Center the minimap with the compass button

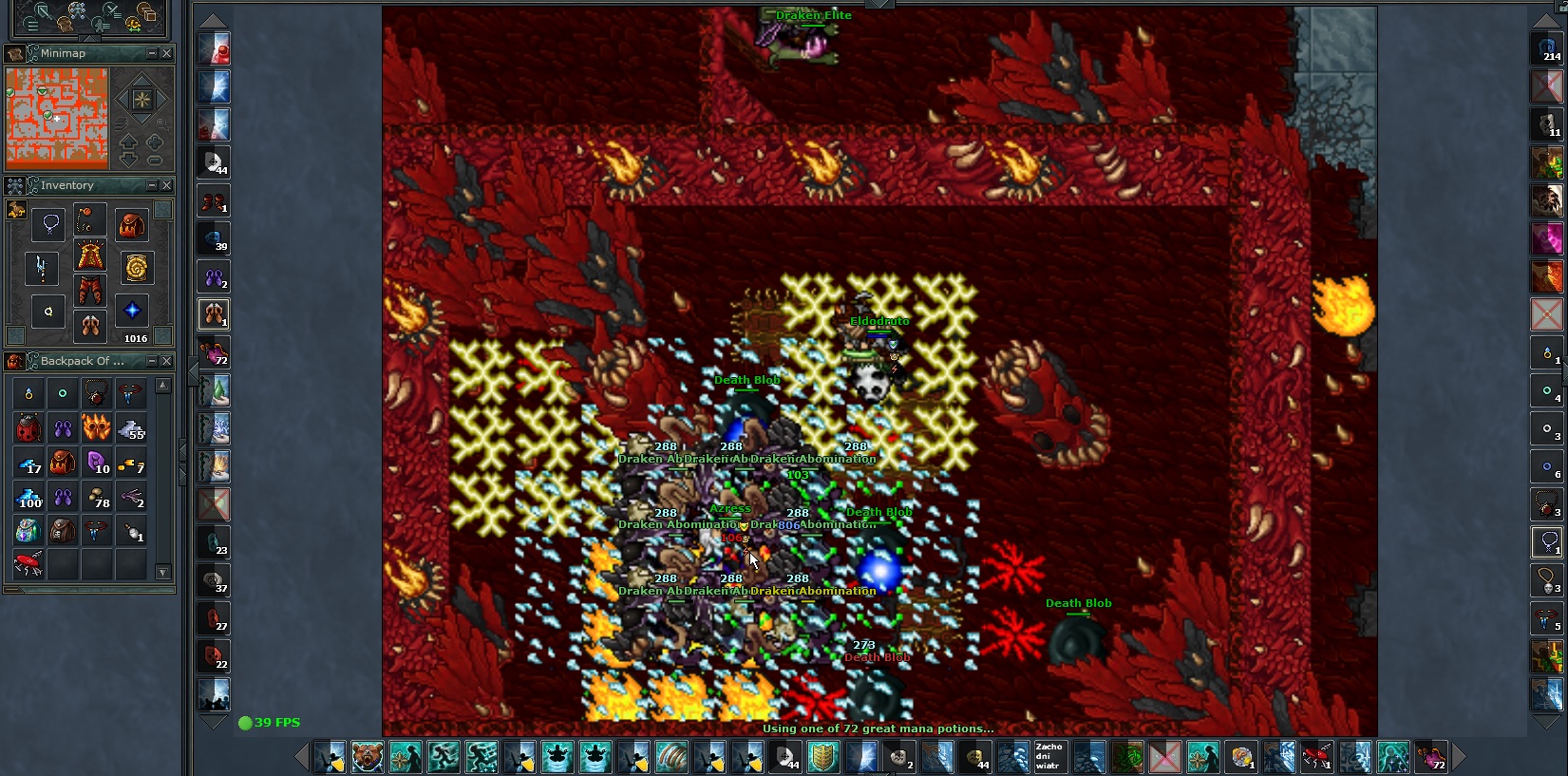142,99
